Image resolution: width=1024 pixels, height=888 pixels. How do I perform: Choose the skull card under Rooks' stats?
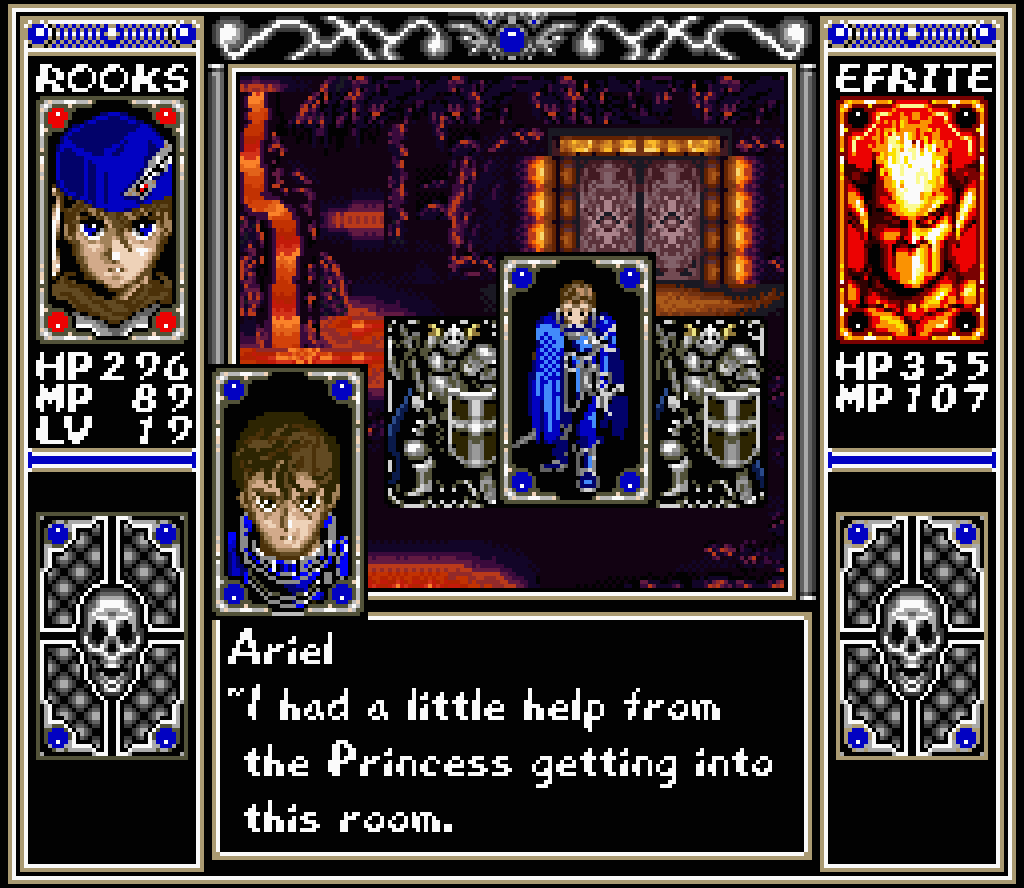pyautogui.click(x=111, y=634)
